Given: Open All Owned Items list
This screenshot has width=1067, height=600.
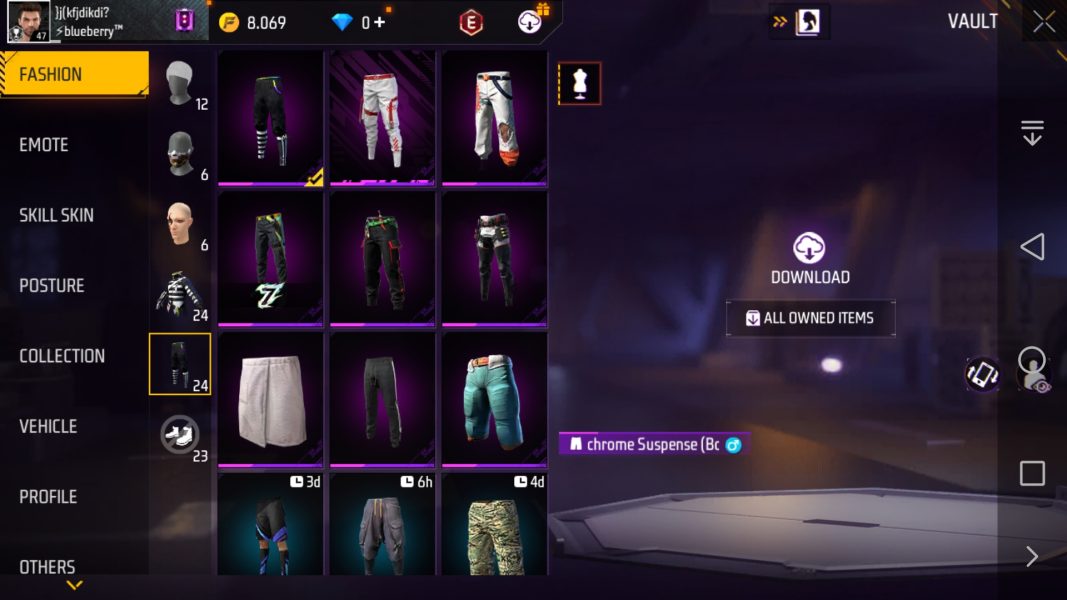Looking at the screenshot, I should coord(810,318).
